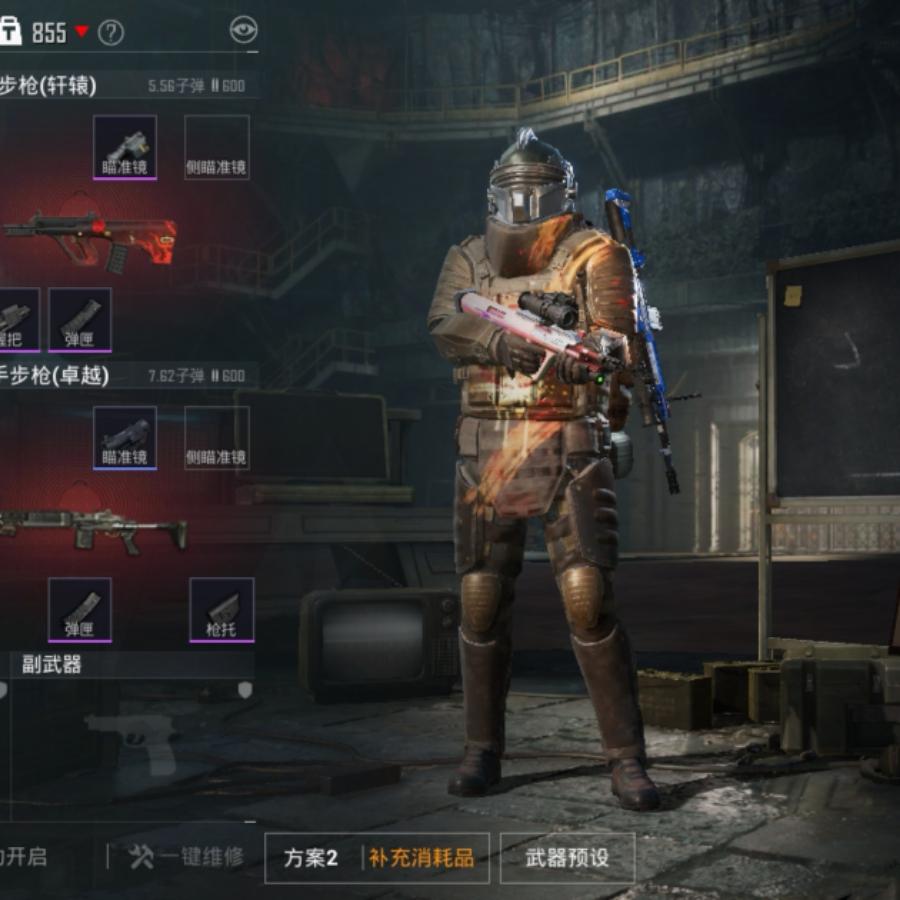
Task: Open the 瞄准镜 scope slot of 卓越 rifle
Action: (x=125, y=437)
